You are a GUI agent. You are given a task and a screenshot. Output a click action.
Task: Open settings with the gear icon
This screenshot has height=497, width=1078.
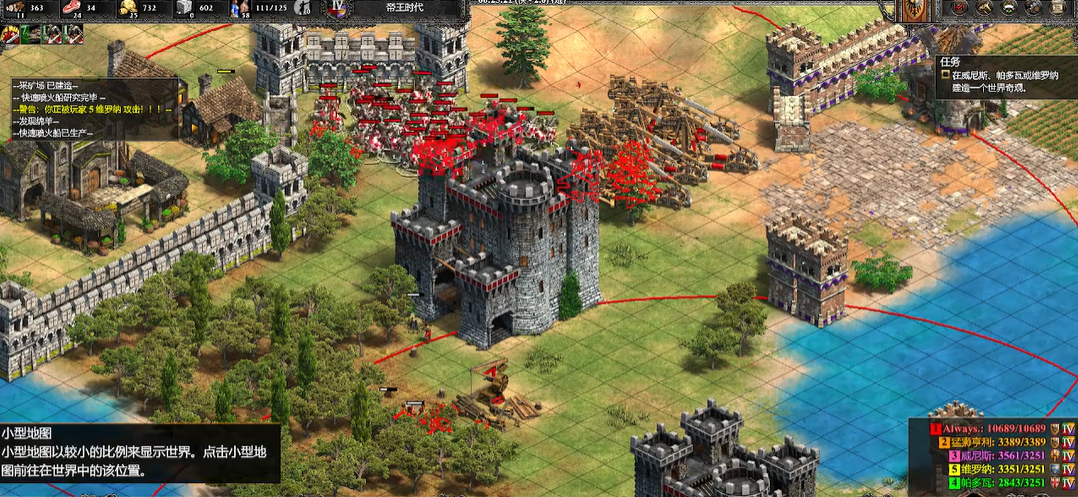tap(1032, 9)
